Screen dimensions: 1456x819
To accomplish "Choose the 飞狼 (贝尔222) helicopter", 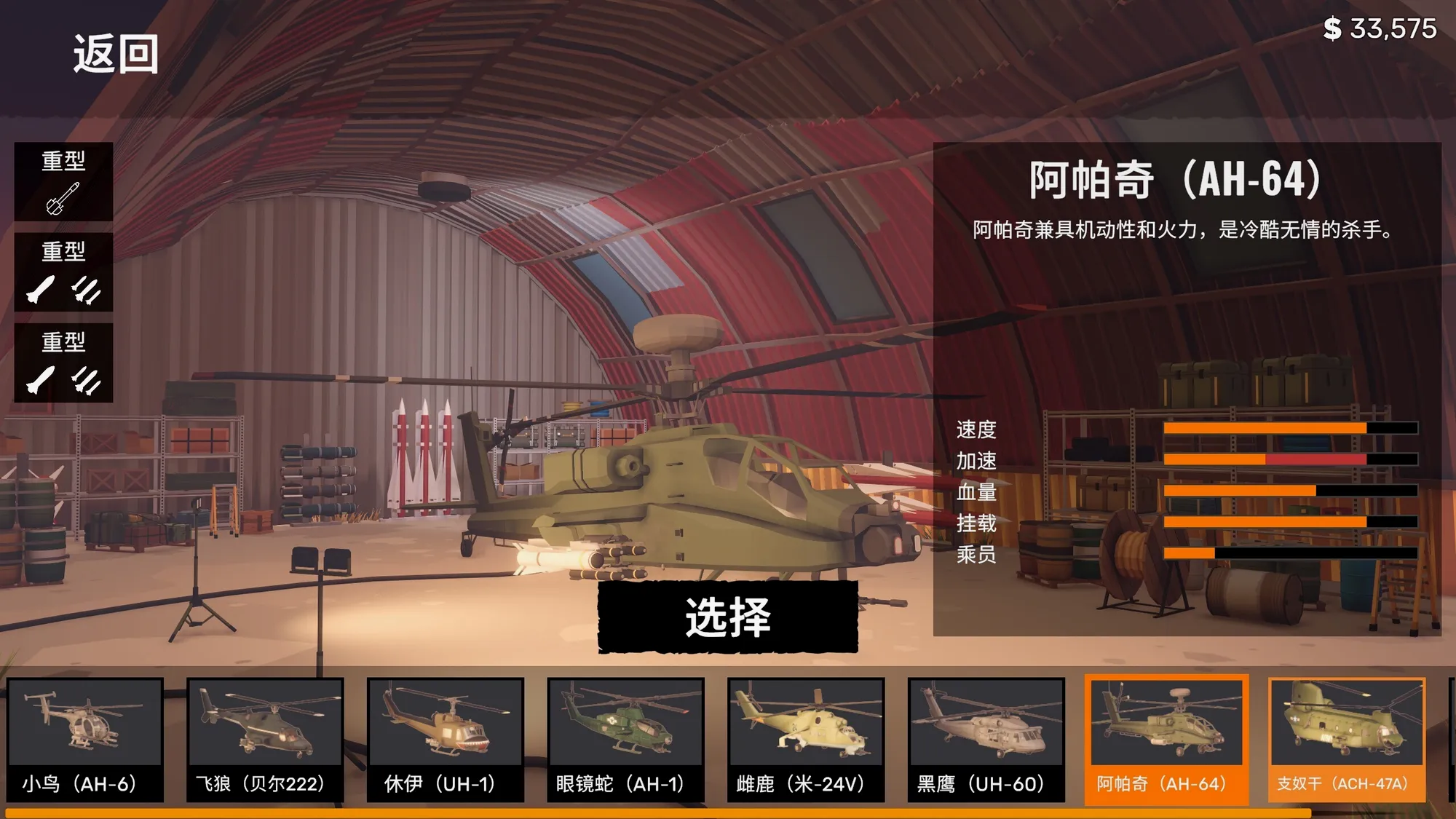I will coord(265,740).
